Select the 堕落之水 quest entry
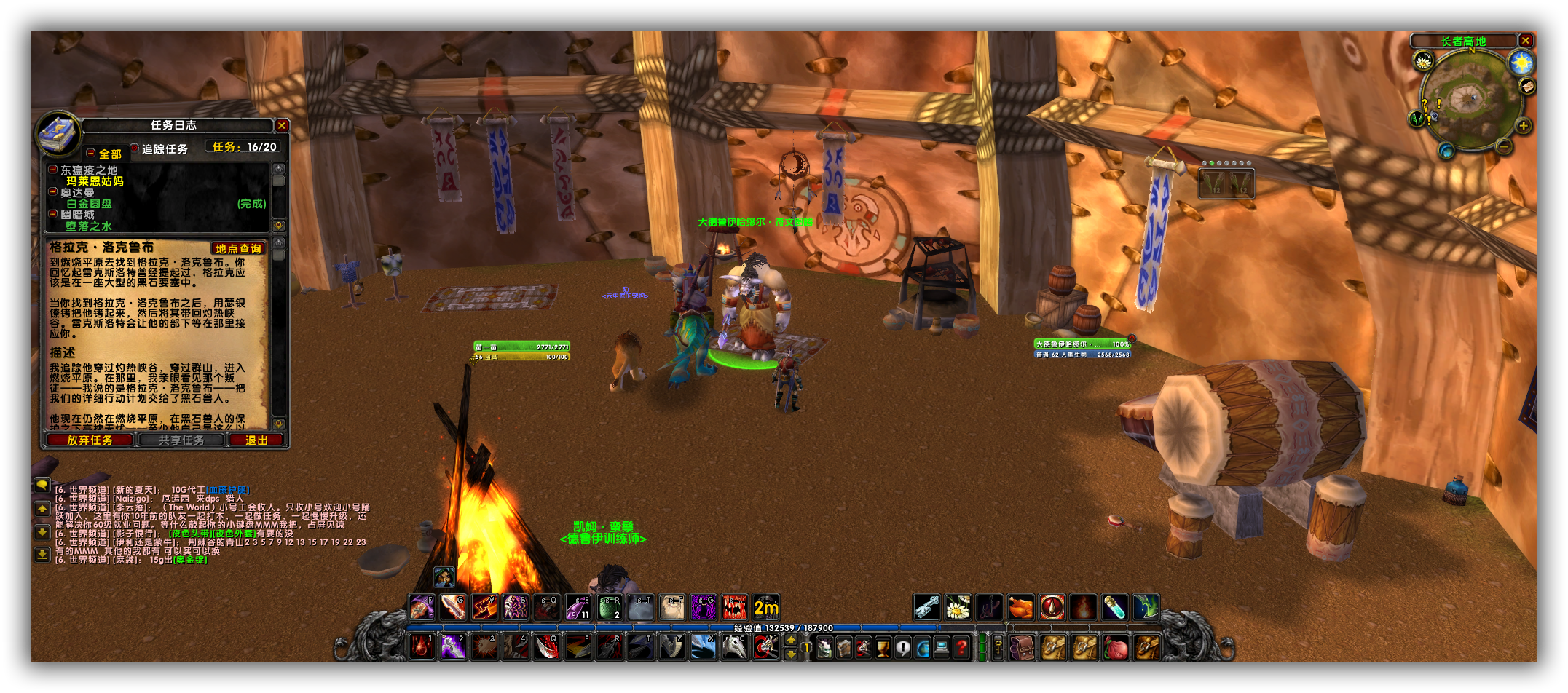 coord(89,226)
